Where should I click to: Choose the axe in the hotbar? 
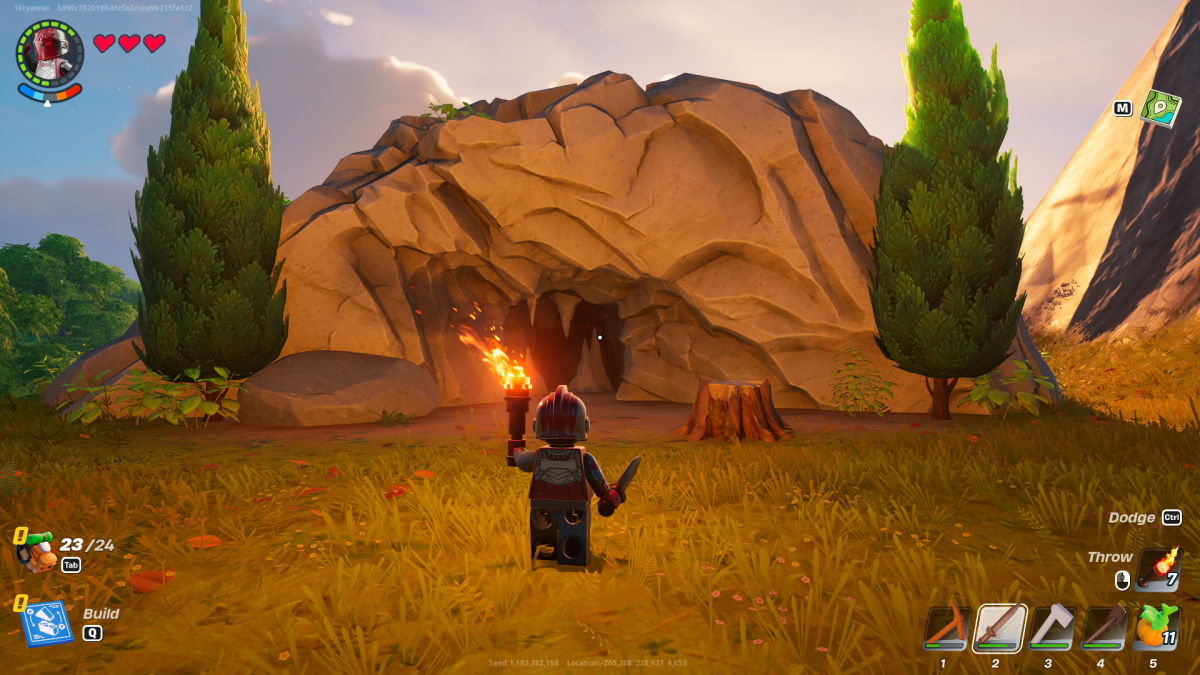(1051, 628)
